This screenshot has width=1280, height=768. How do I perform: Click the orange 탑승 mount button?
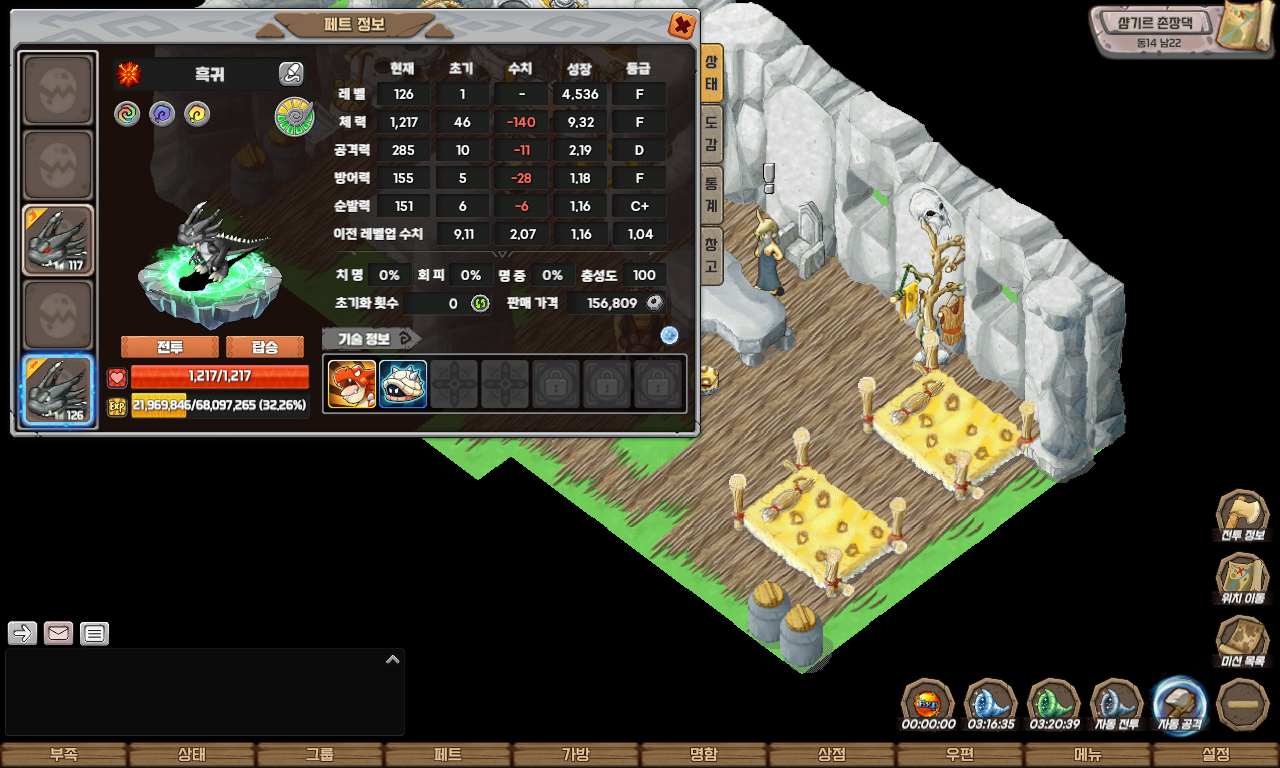click(265, 347)
